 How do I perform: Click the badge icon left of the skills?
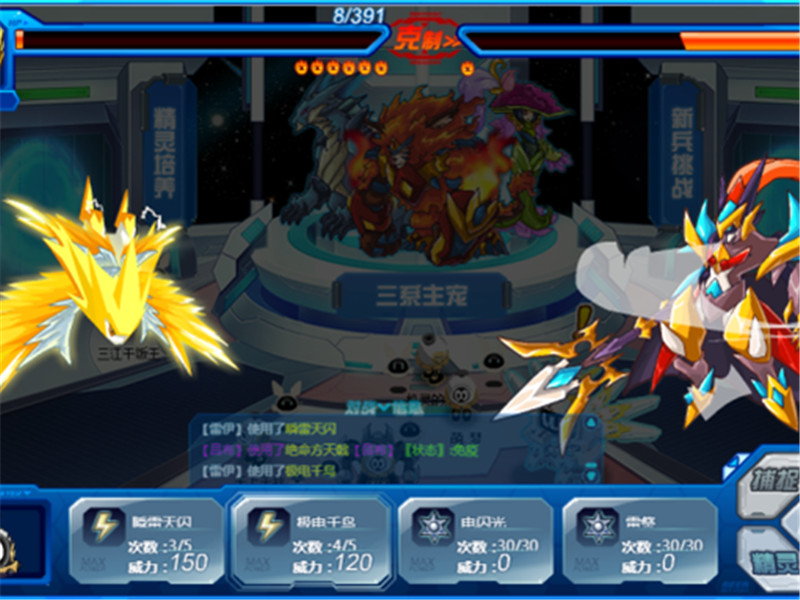(x=12, y=545)
